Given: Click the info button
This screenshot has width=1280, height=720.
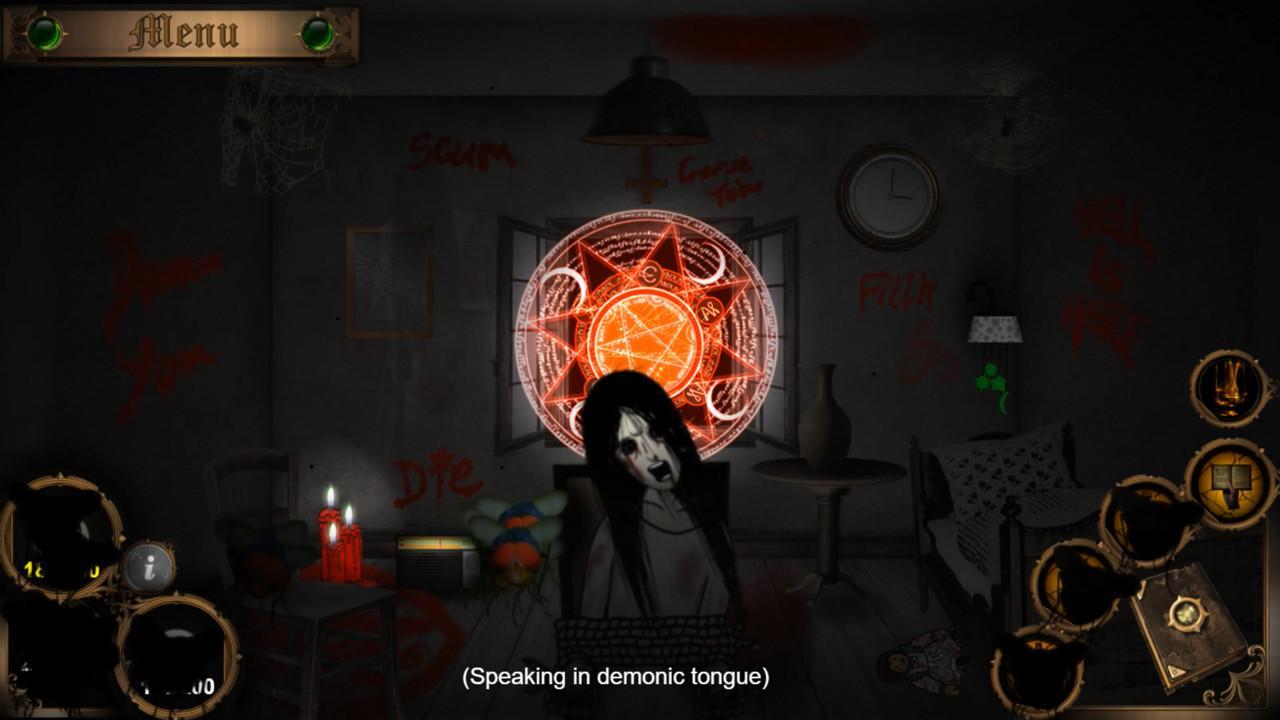Looking at the screenshot, I should pyautogui.click(x=149, y=568).
